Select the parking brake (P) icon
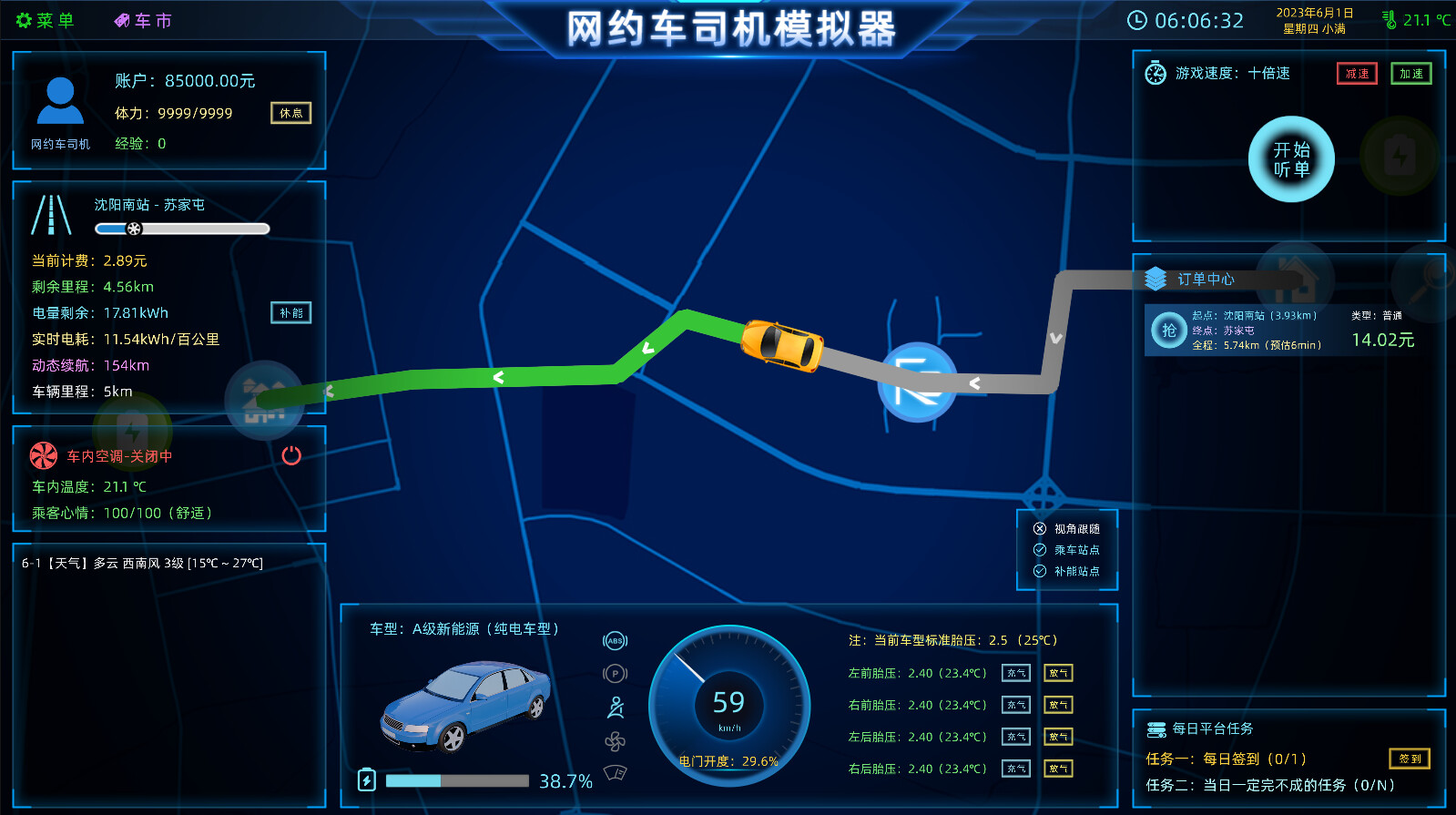The width and height of the screenshot is (1456, 815). [615, 673]
